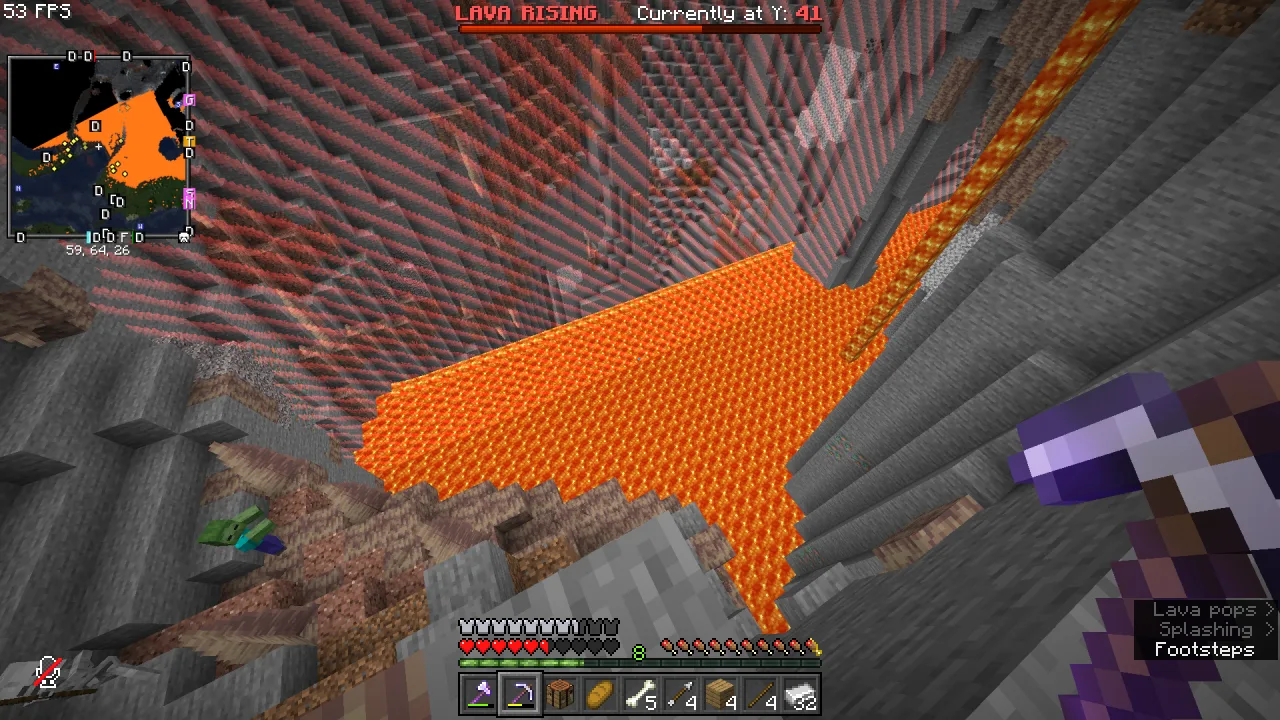The image size is (1280, 720).
Task: Select the netherite pickaxe in the hotbar
Action: click(520, 694)
